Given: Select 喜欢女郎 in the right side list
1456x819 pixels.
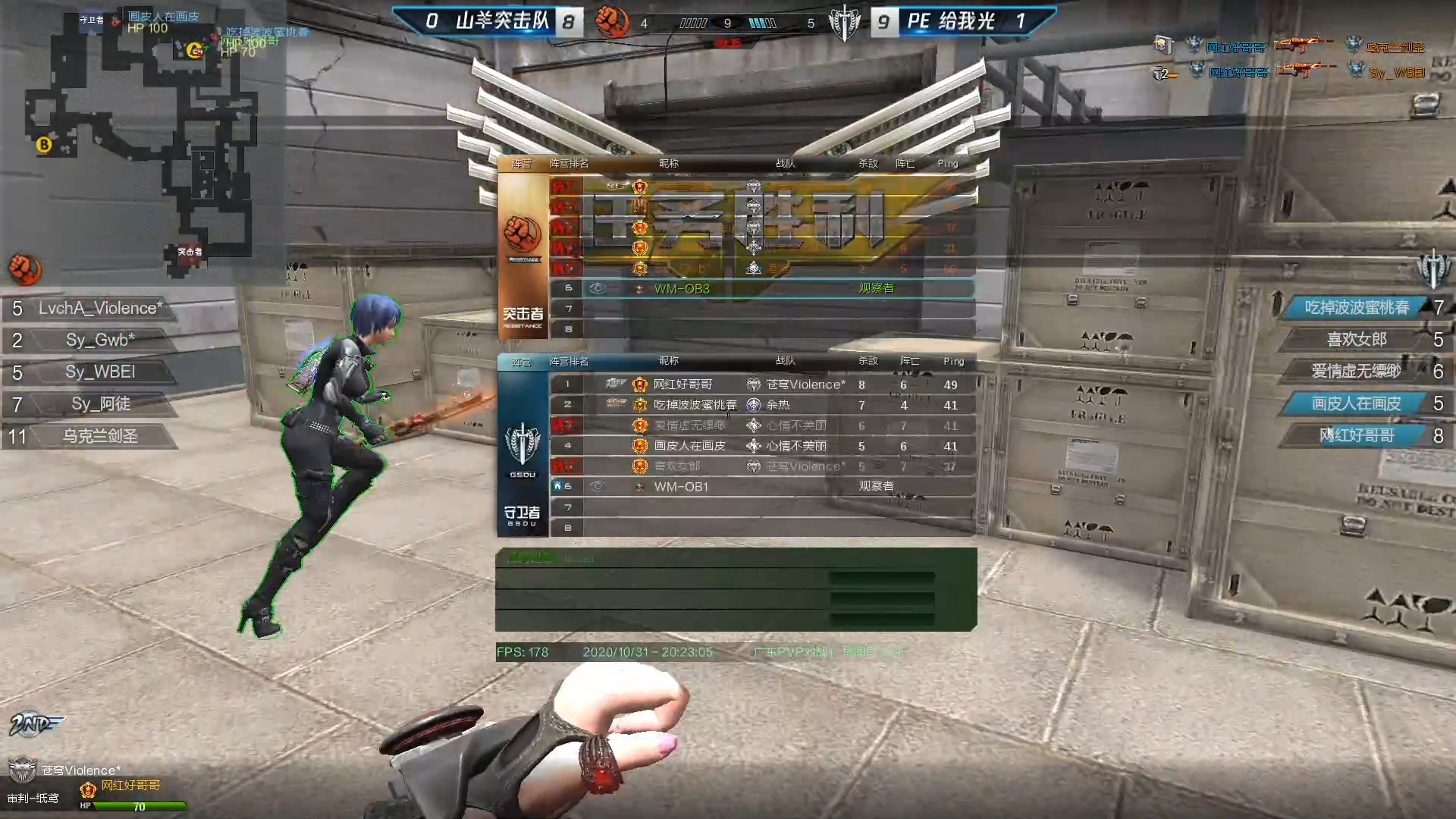Looking at the screenshot, I should 1357,339.
